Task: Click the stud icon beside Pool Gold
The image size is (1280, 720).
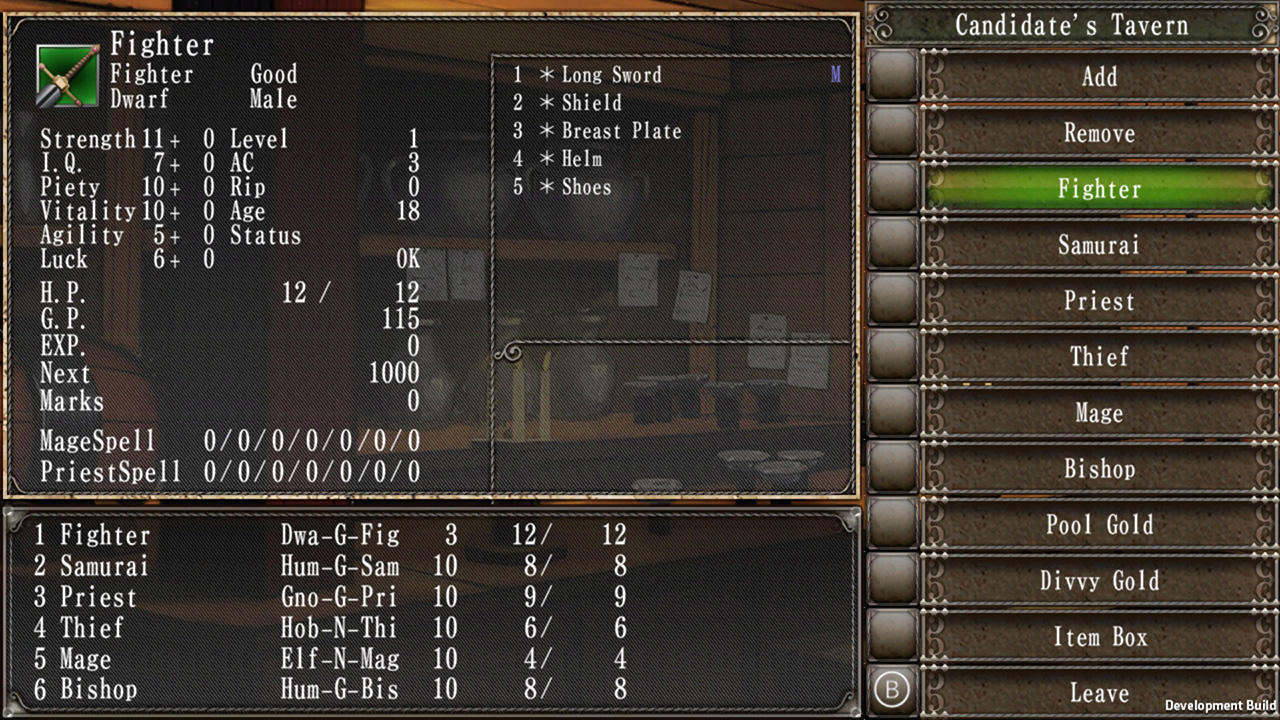Action: (x=892, y=525)
